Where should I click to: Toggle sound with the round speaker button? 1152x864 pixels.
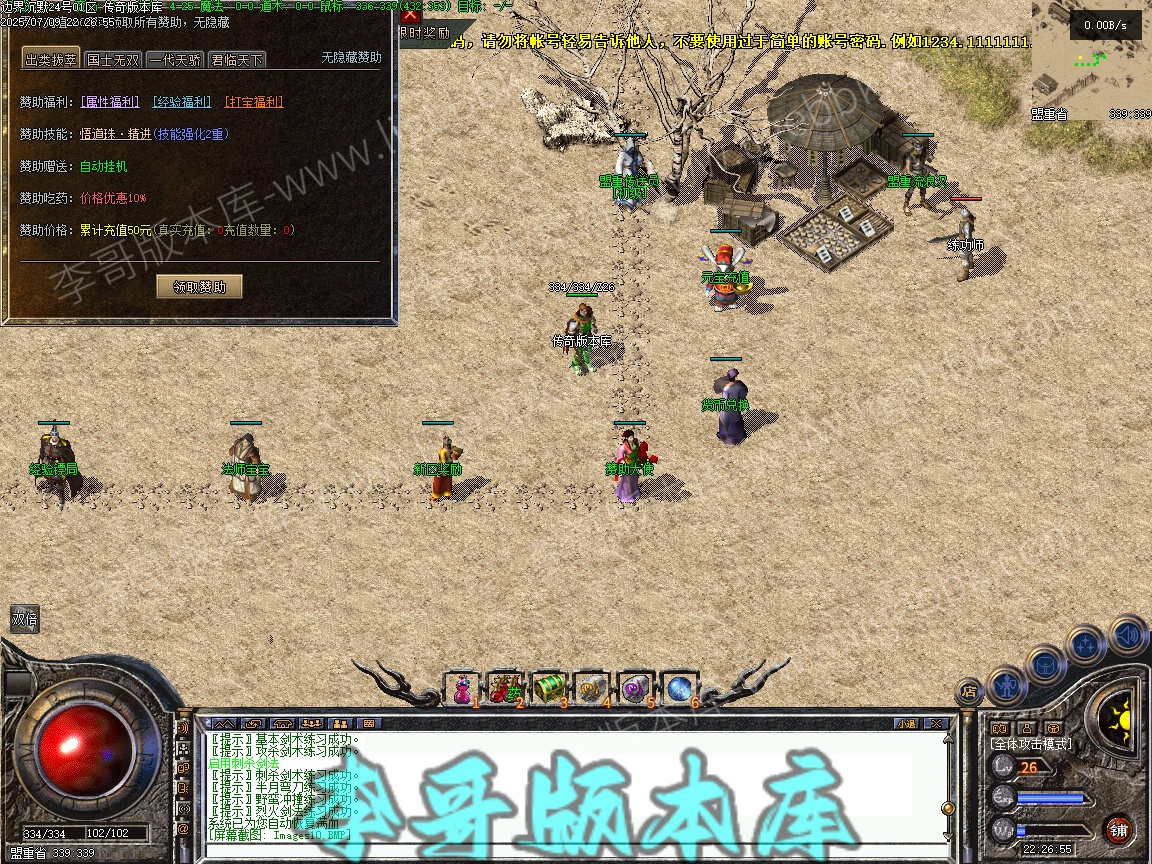[1128, 634]
